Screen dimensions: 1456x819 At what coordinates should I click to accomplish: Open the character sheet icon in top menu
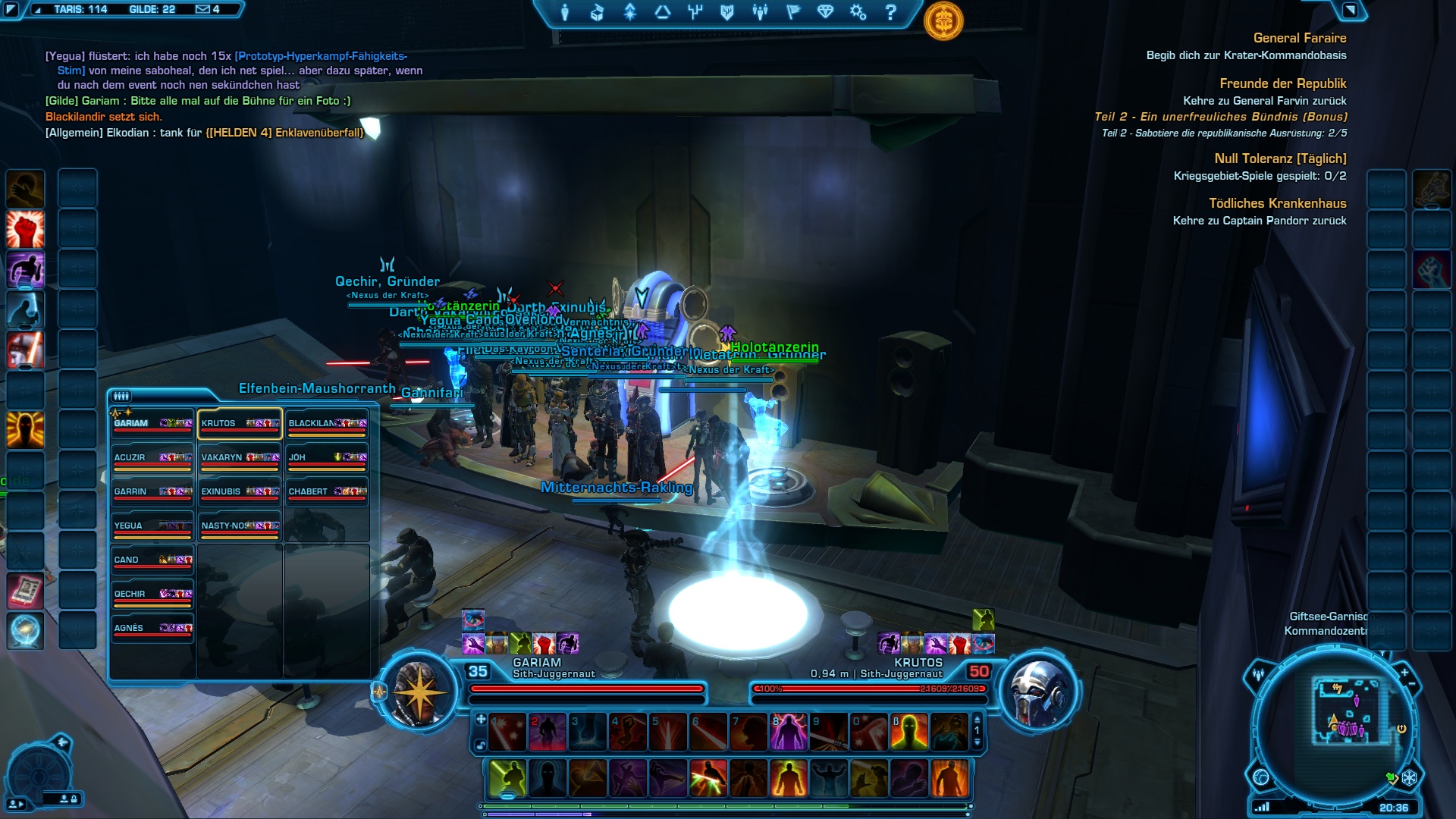pyautogui.click(x=565, y=12)
